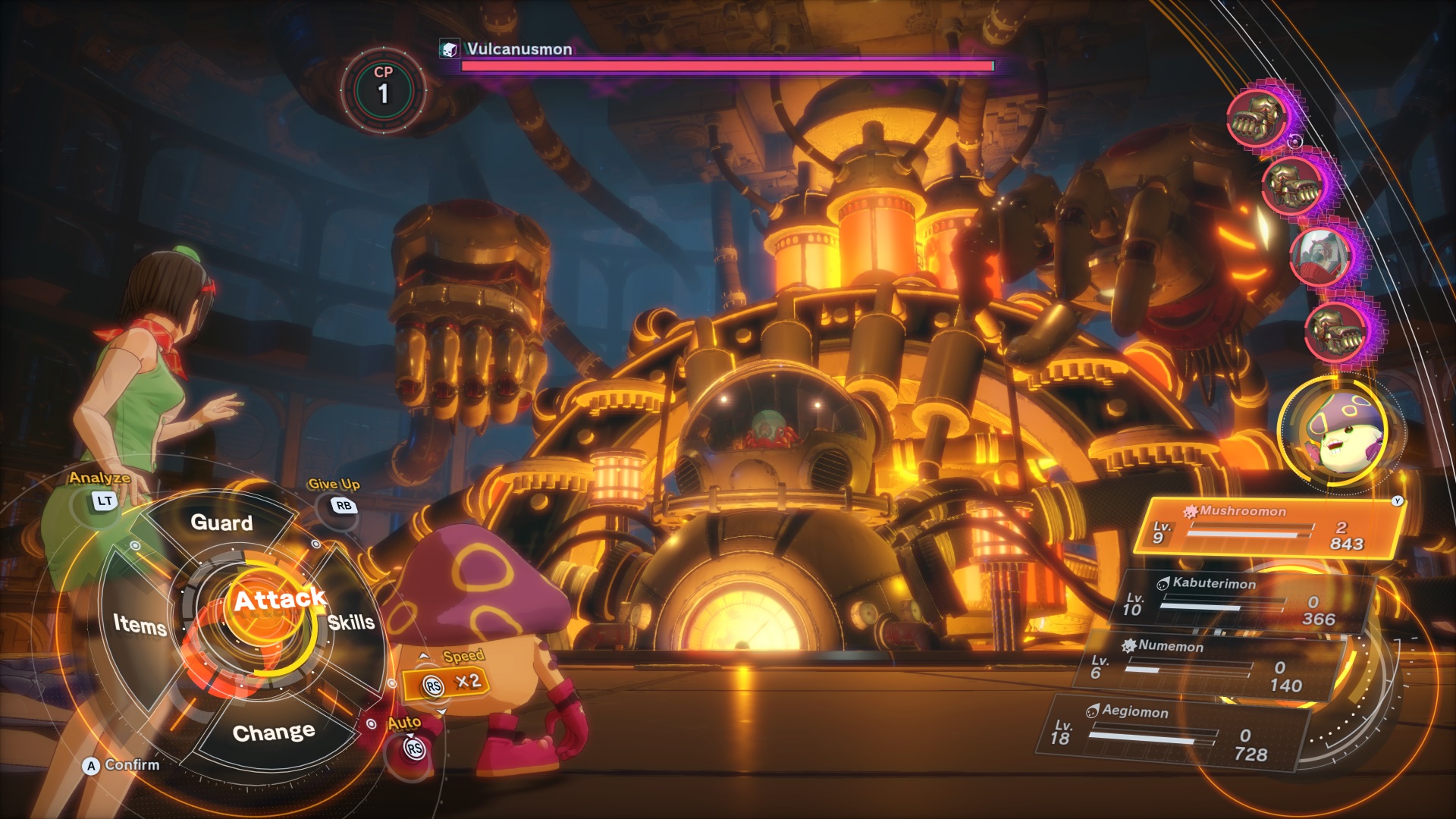Choose Guard from the command wheel
Screen dimensions: 1456x819
pyautogui.click(x=221, y=522)
